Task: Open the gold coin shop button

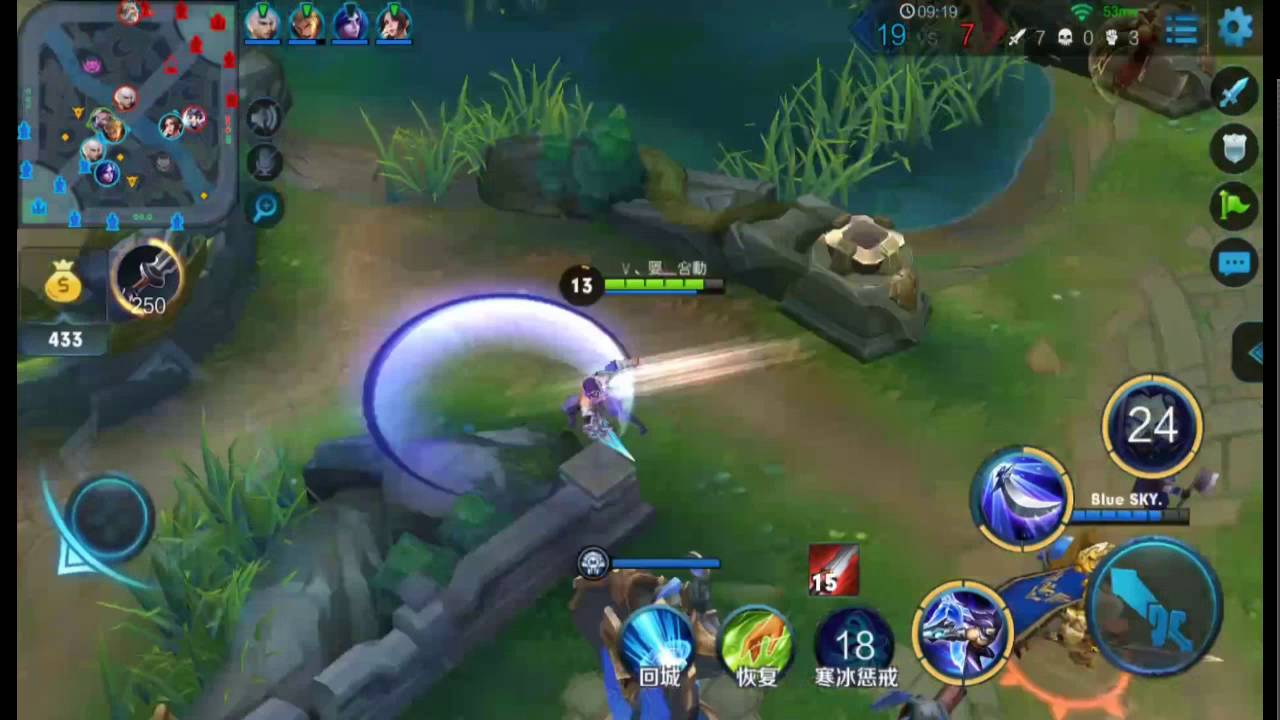Action: (x=64, y=287)
